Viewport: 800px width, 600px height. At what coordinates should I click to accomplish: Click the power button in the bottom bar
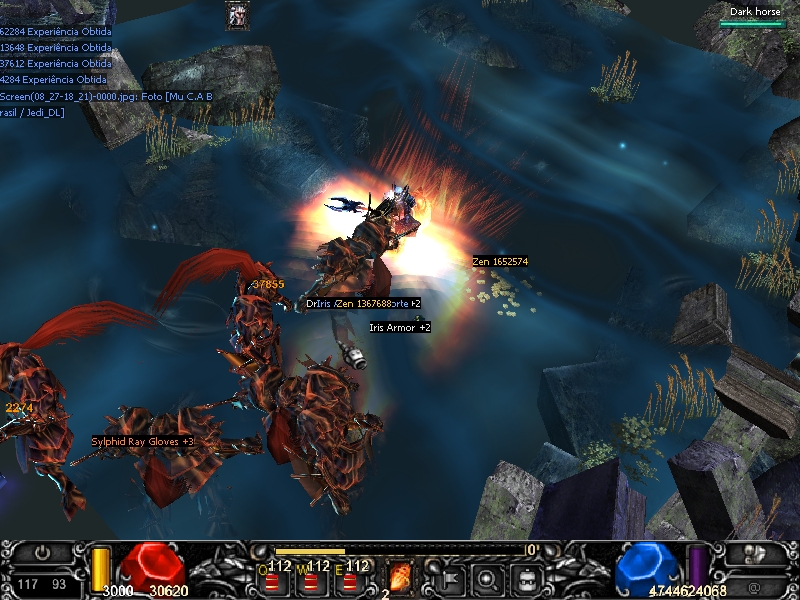(x=43, y=553)
